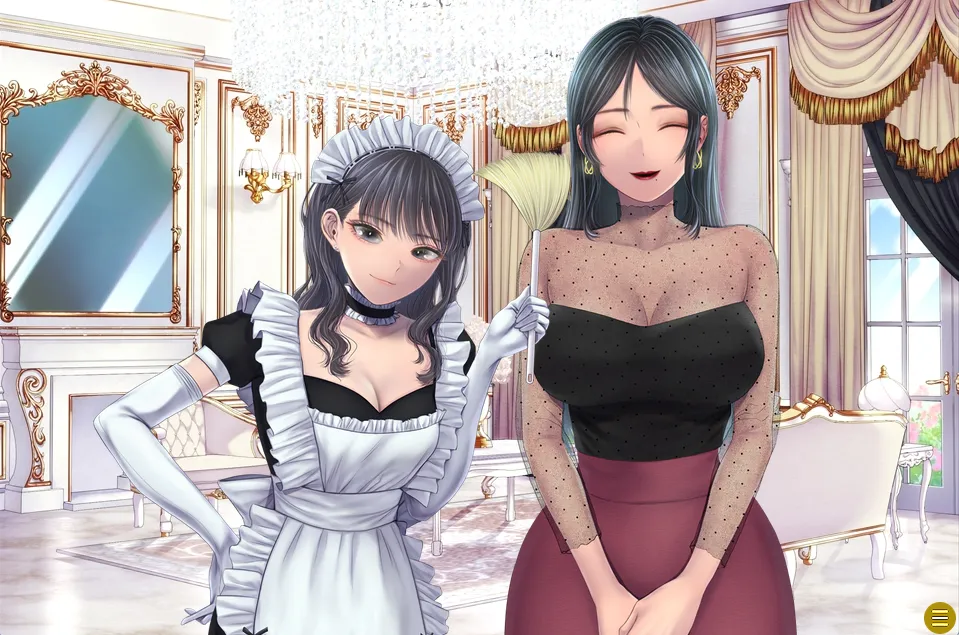This screenshot has height=635, width=959.
Task: Open the round hamburger menu button
Action: point(939,617)
